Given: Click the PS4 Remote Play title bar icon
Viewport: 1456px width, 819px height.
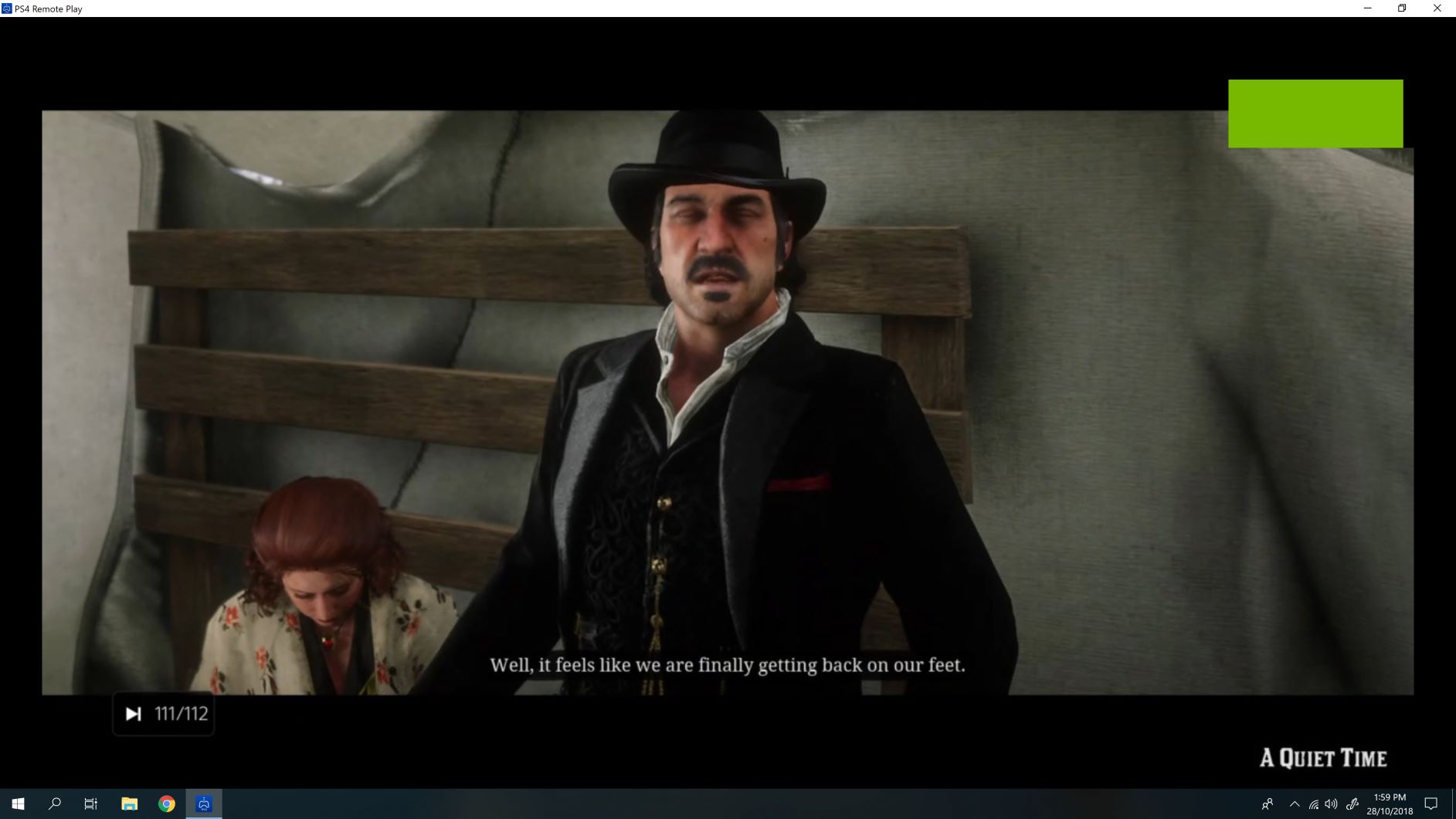Looking at the screenshot, I should tap(8, 8).
